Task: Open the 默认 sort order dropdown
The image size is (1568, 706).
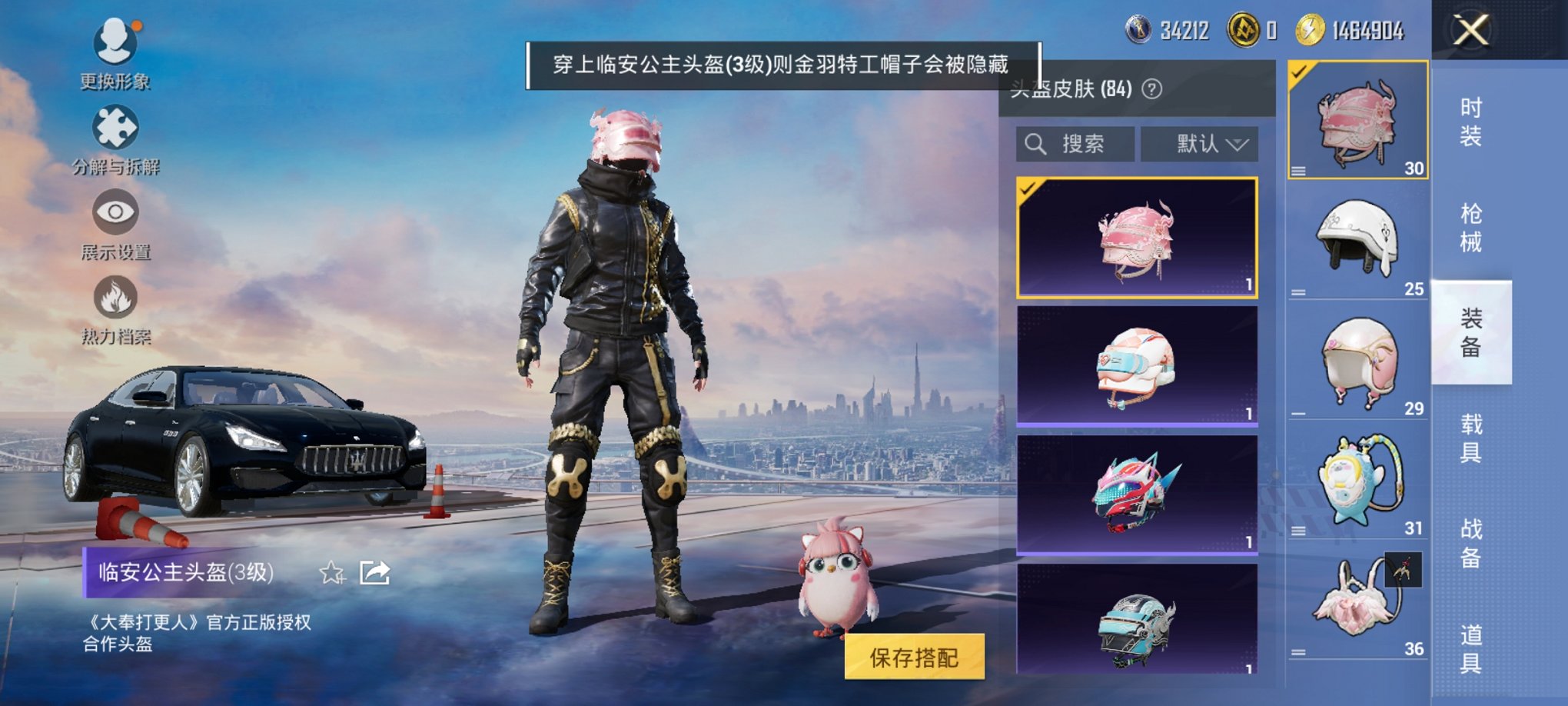Action: [x=1199, y=143]
